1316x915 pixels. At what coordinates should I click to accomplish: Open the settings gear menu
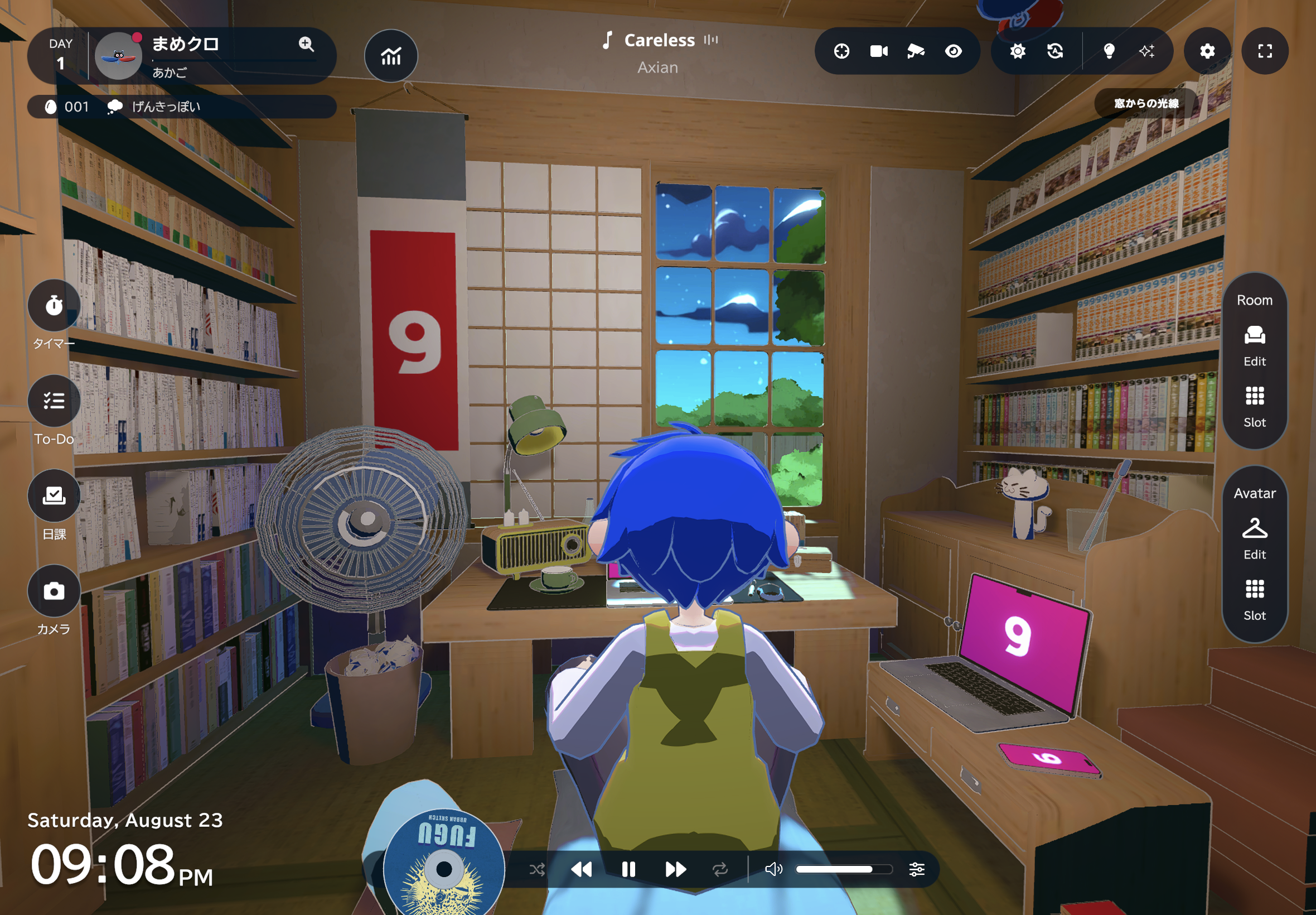(1208, 51)
